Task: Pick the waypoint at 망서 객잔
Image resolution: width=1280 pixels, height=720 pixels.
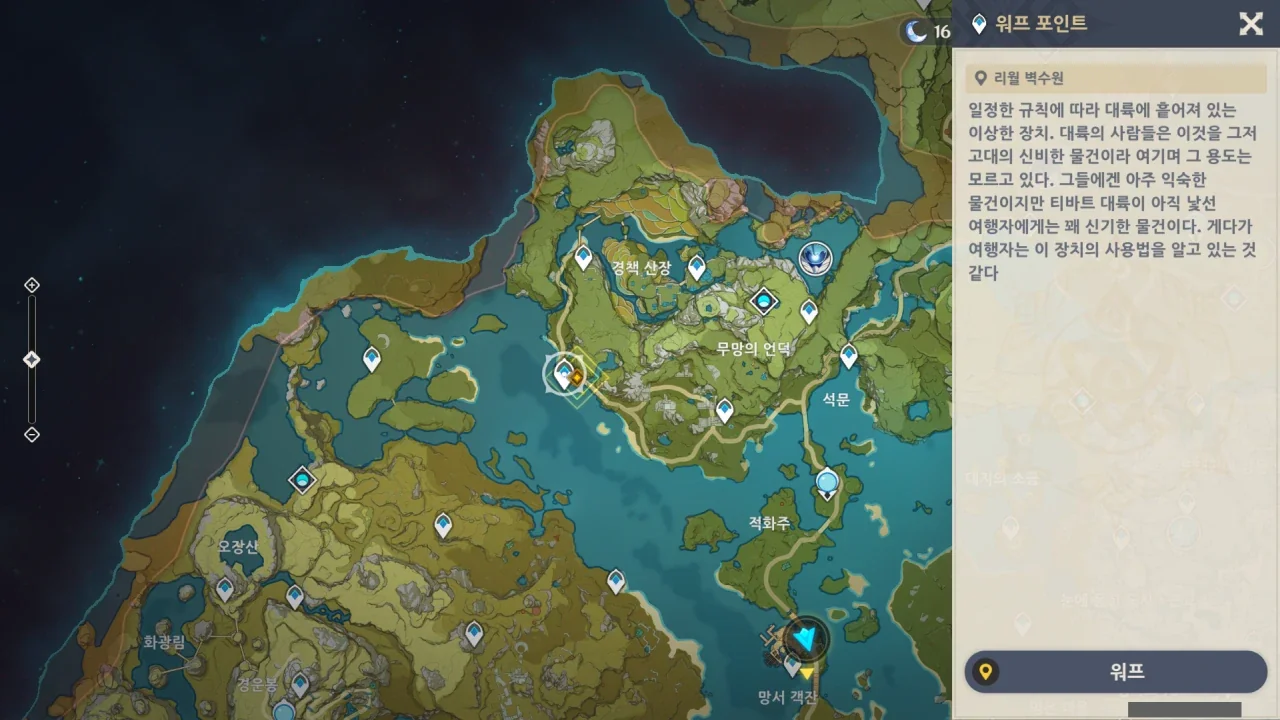Action: tap(792, 664)
